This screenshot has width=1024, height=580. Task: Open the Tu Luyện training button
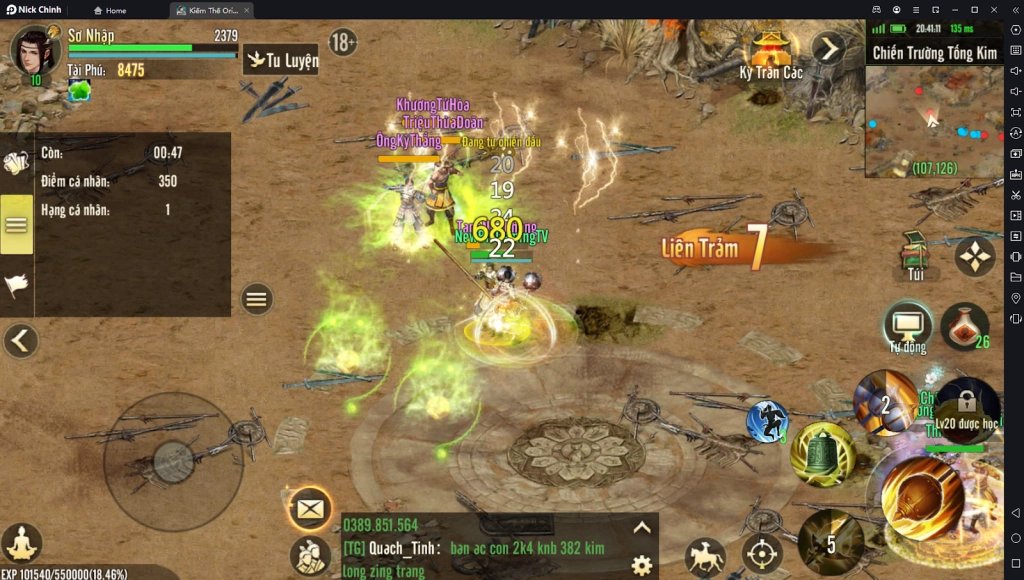coord(281,60)
